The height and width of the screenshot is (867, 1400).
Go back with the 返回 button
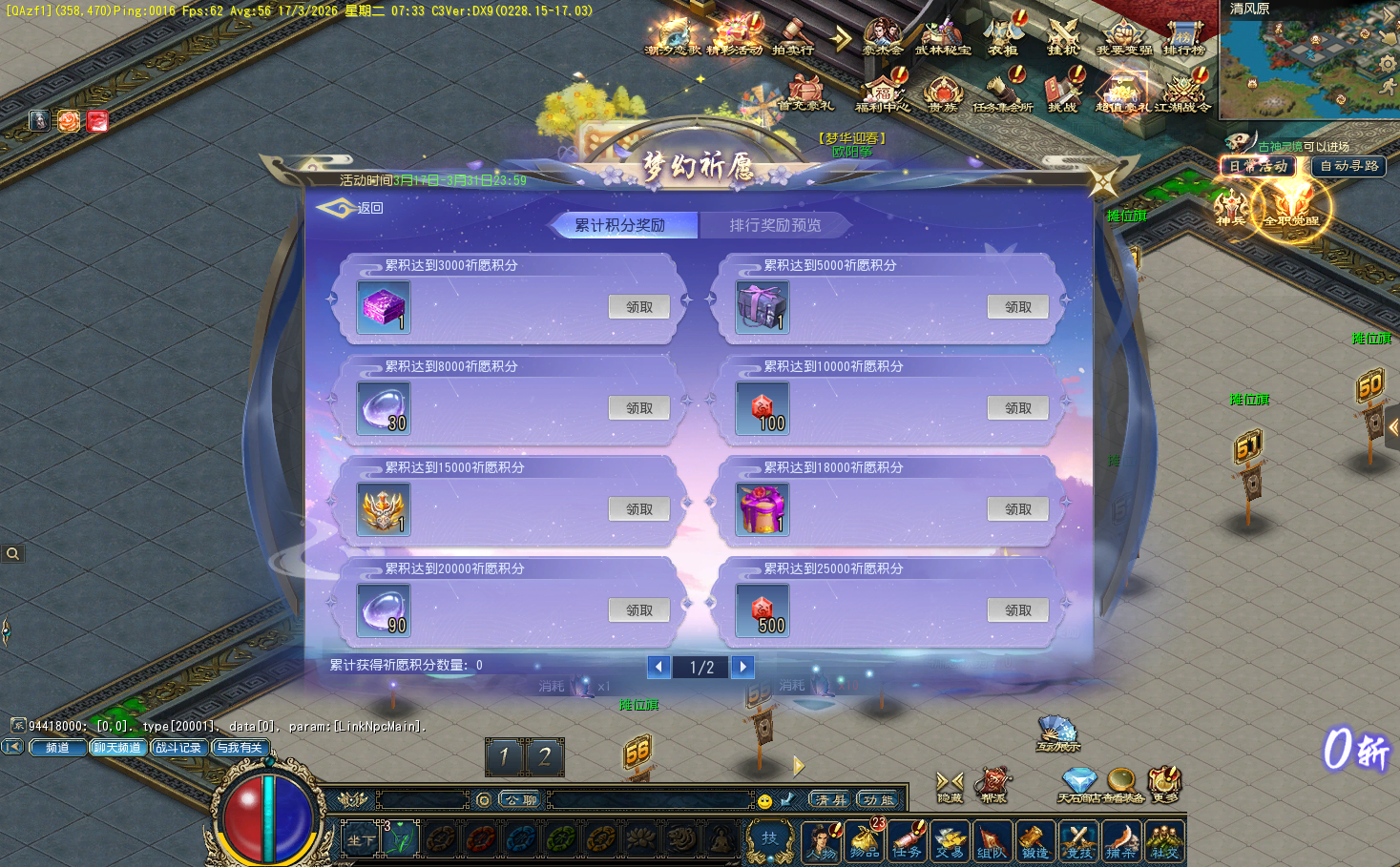[x=351, y=208]
